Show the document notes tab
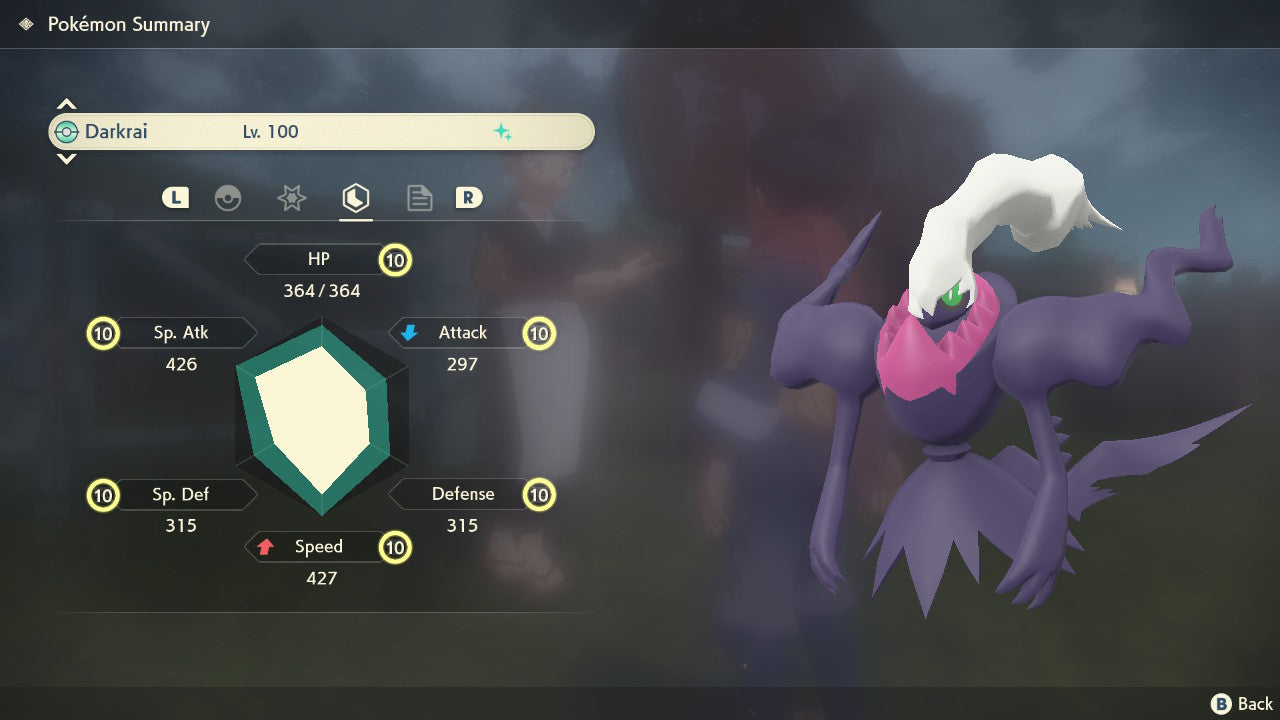1280x720 pixels. pos(419,198)
